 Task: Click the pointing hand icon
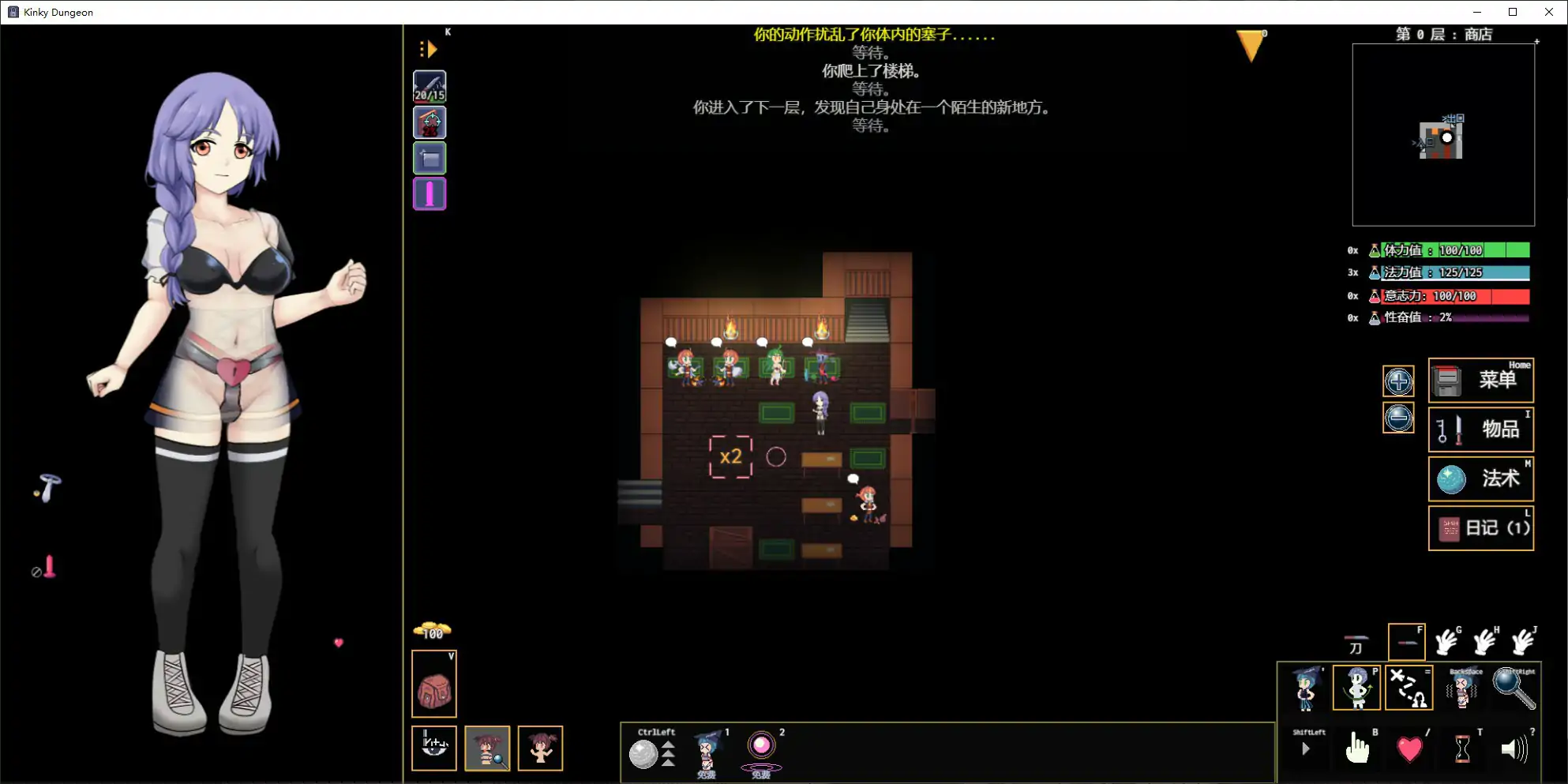point(1356,748)
